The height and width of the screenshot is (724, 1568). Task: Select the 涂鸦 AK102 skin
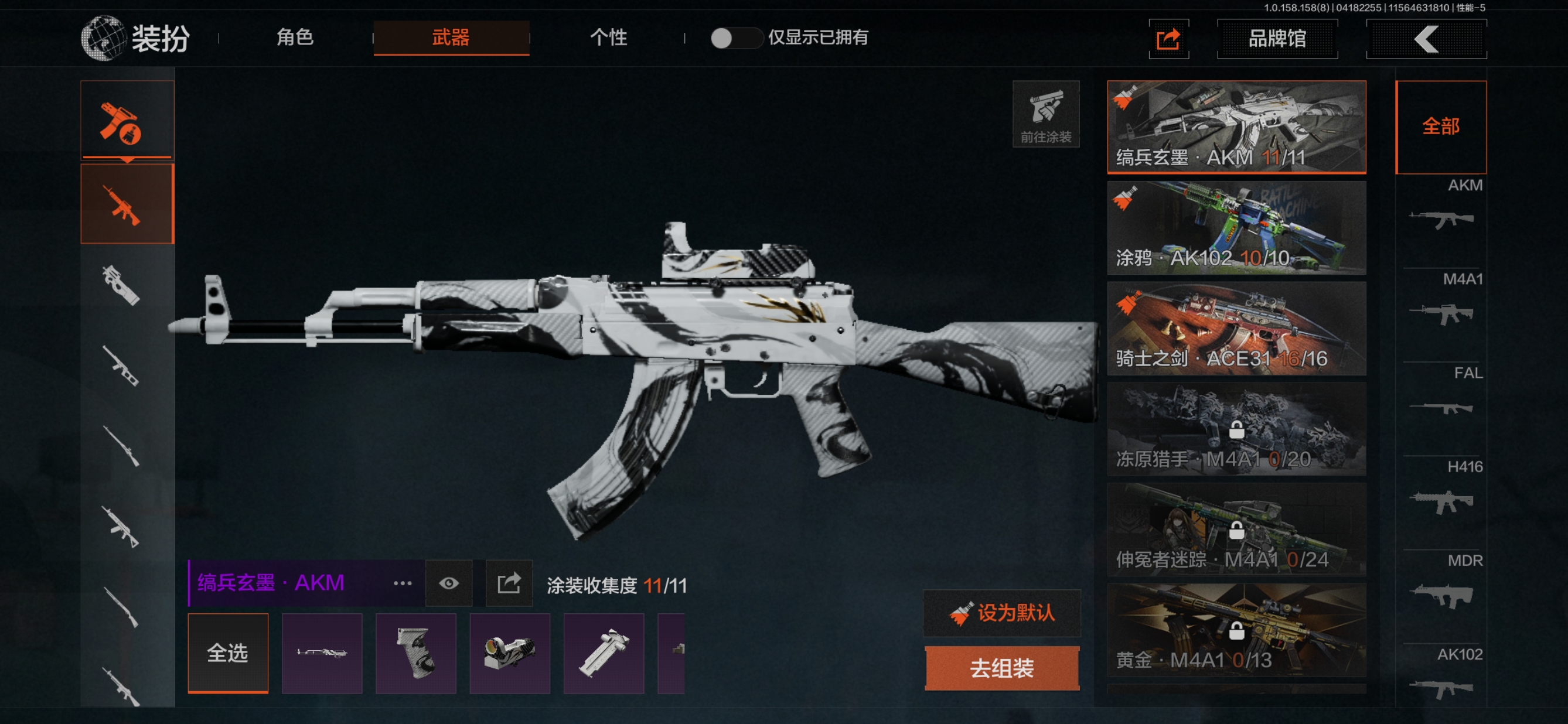click(x=1236, y=228)
